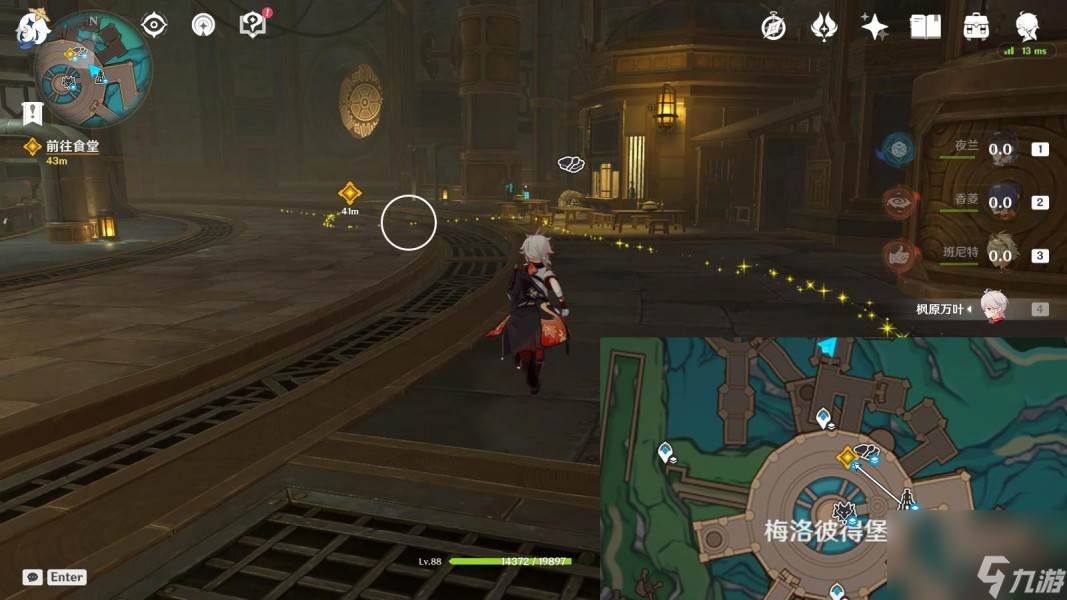Image resolution: width=1067 pixels, height=600 pixels.
Task: Open the backpack inventory
Action: 976,27
